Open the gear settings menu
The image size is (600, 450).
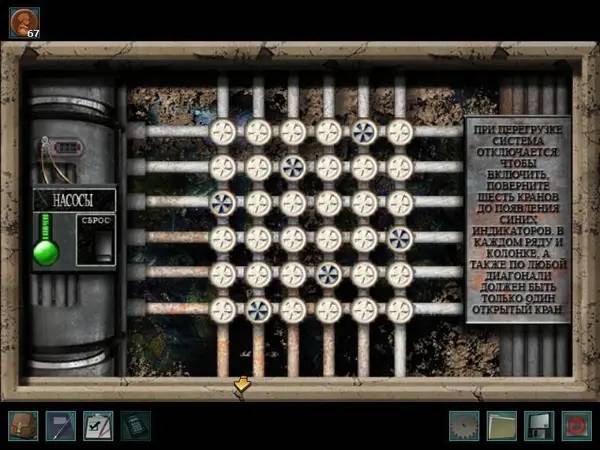pos(464,425)
